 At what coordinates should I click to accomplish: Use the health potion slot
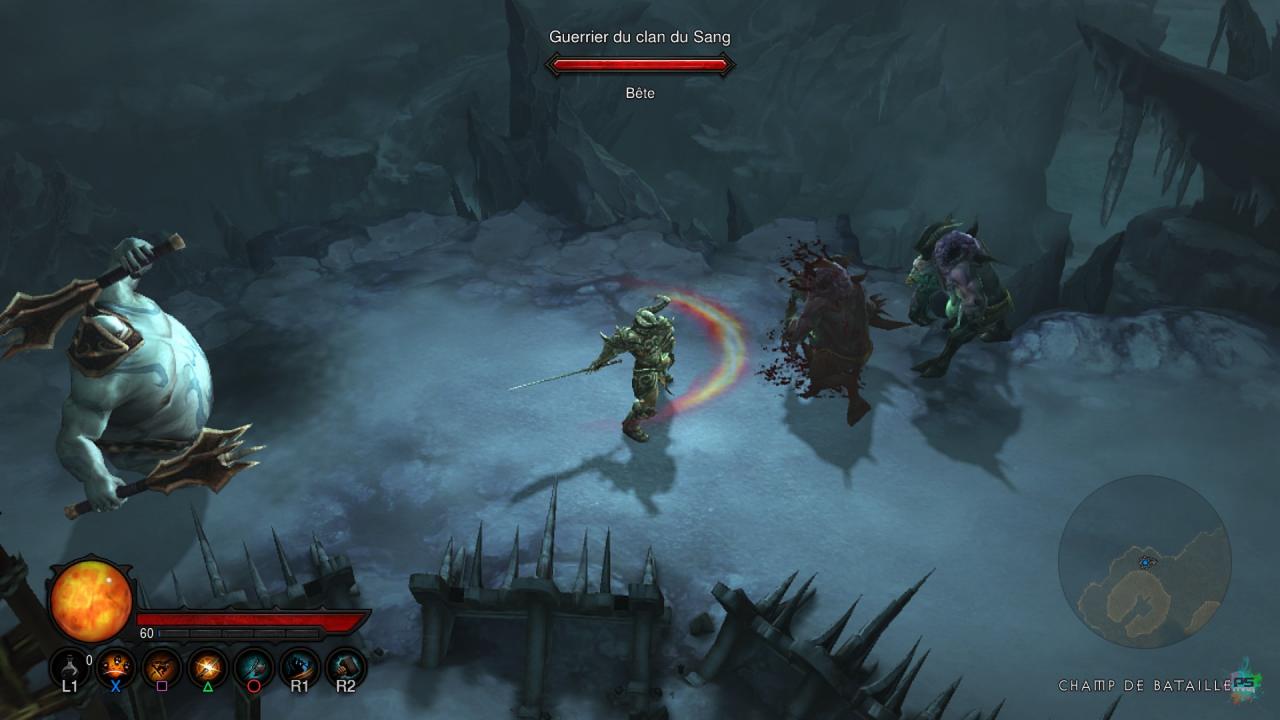click(x=69, y=666)
